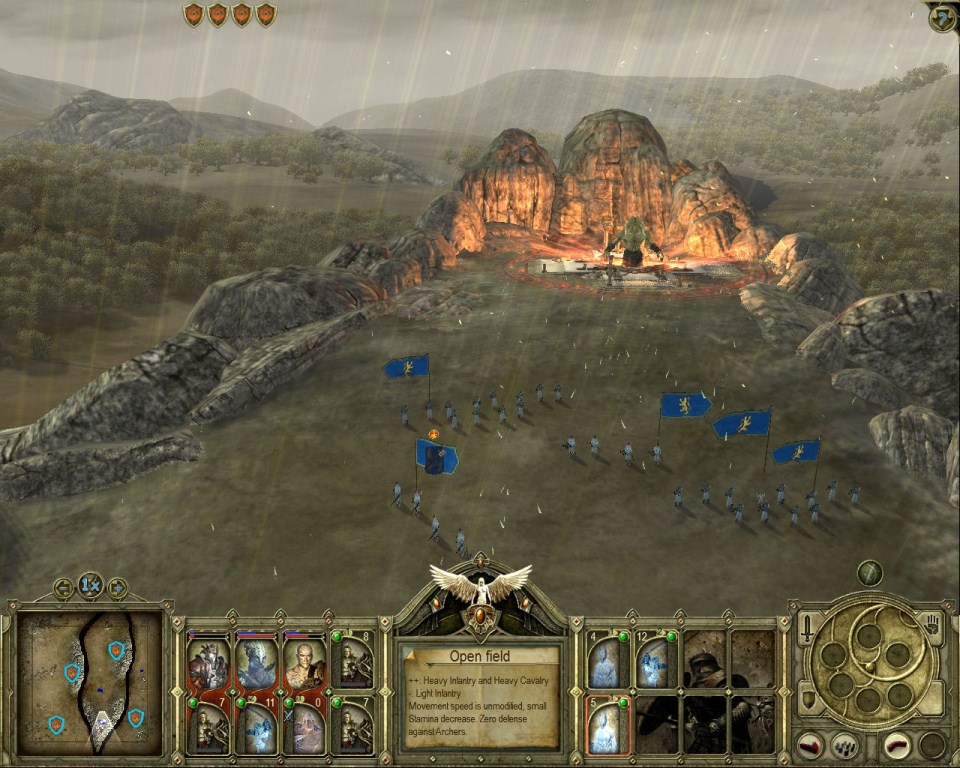Open the menu from the top-right corner button
The image size is (960, 768).
point(942,17)
